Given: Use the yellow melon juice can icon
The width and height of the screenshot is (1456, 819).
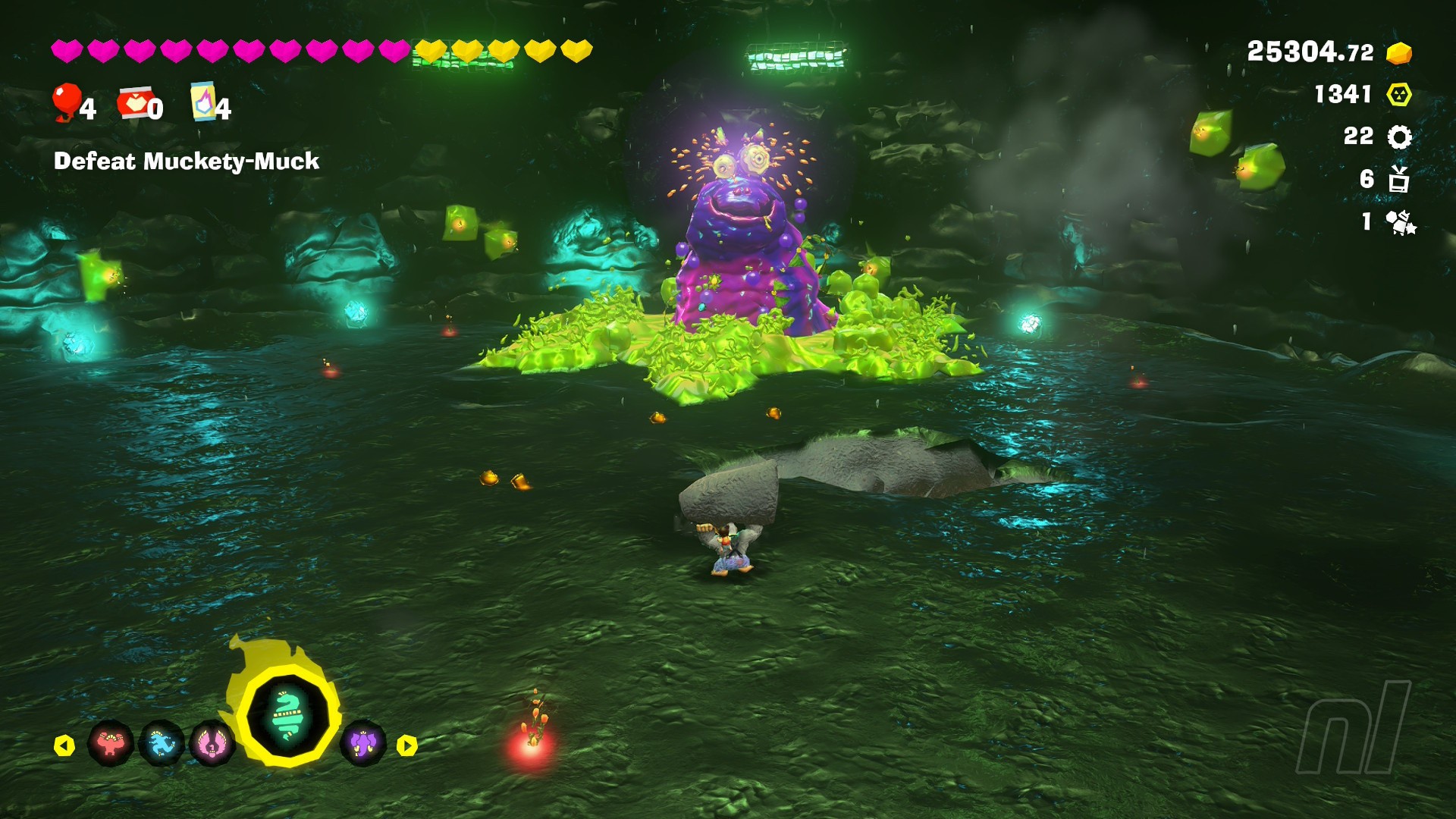Looking at the screenshot, I should 203,102.
